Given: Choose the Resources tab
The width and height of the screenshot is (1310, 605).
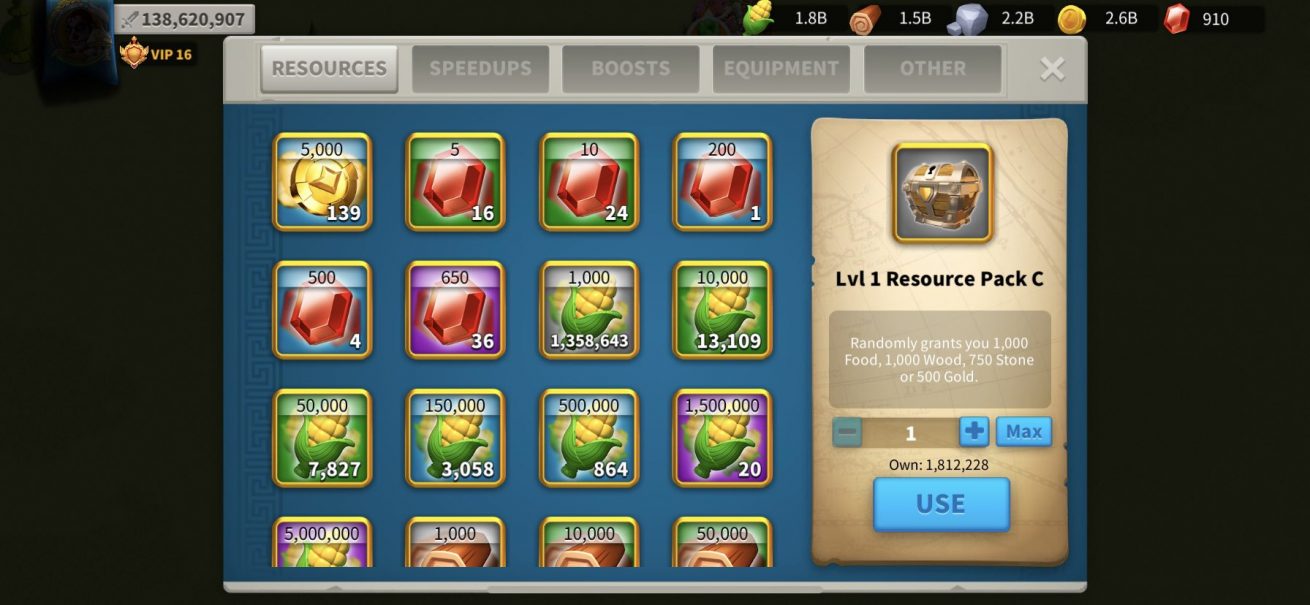Looking at the screenshot, I should [329, 69].
